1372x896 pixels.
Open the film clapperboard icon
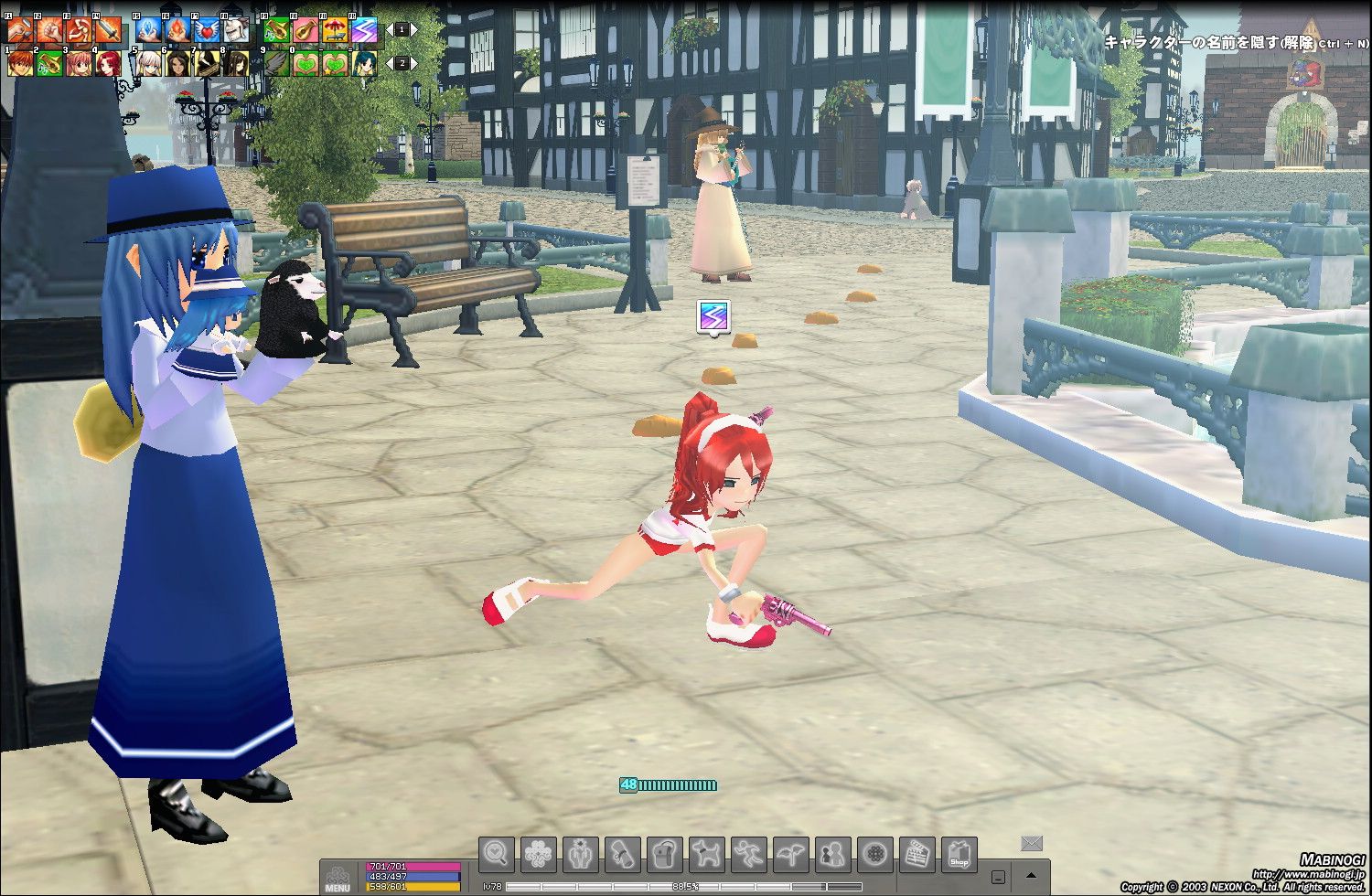coord(917,854)
